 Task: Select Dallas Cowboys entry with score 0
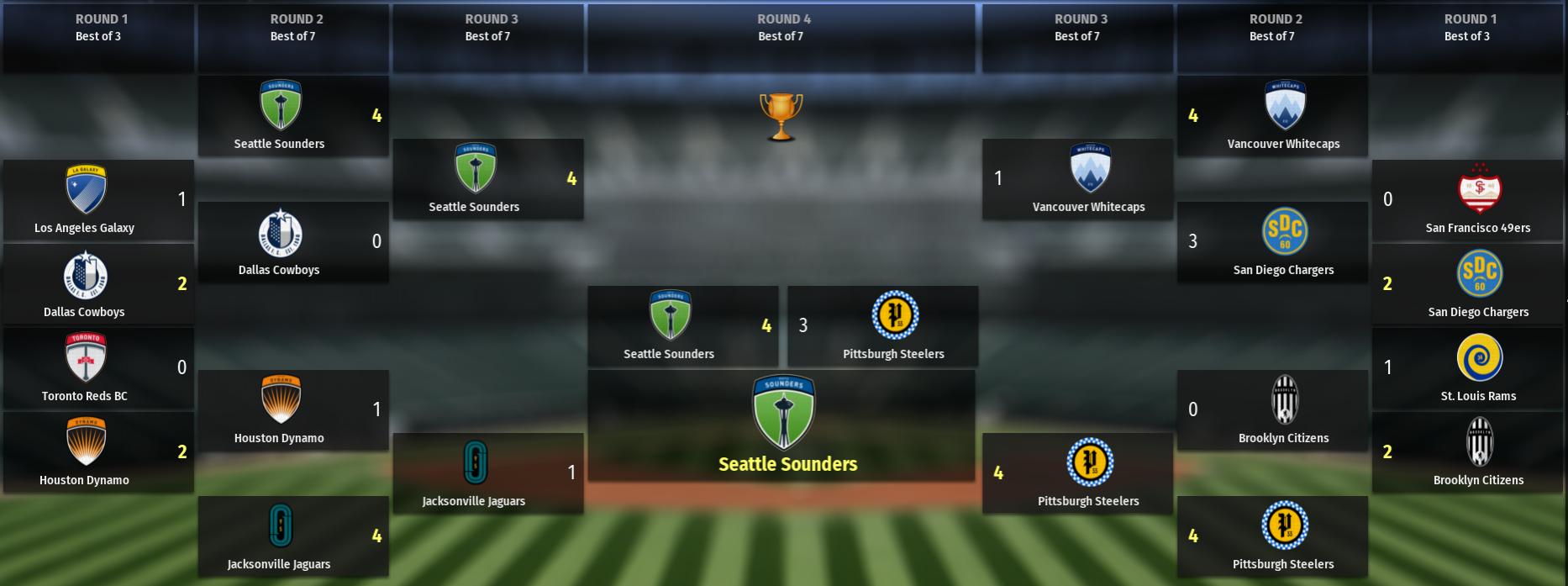pos(293,242)
